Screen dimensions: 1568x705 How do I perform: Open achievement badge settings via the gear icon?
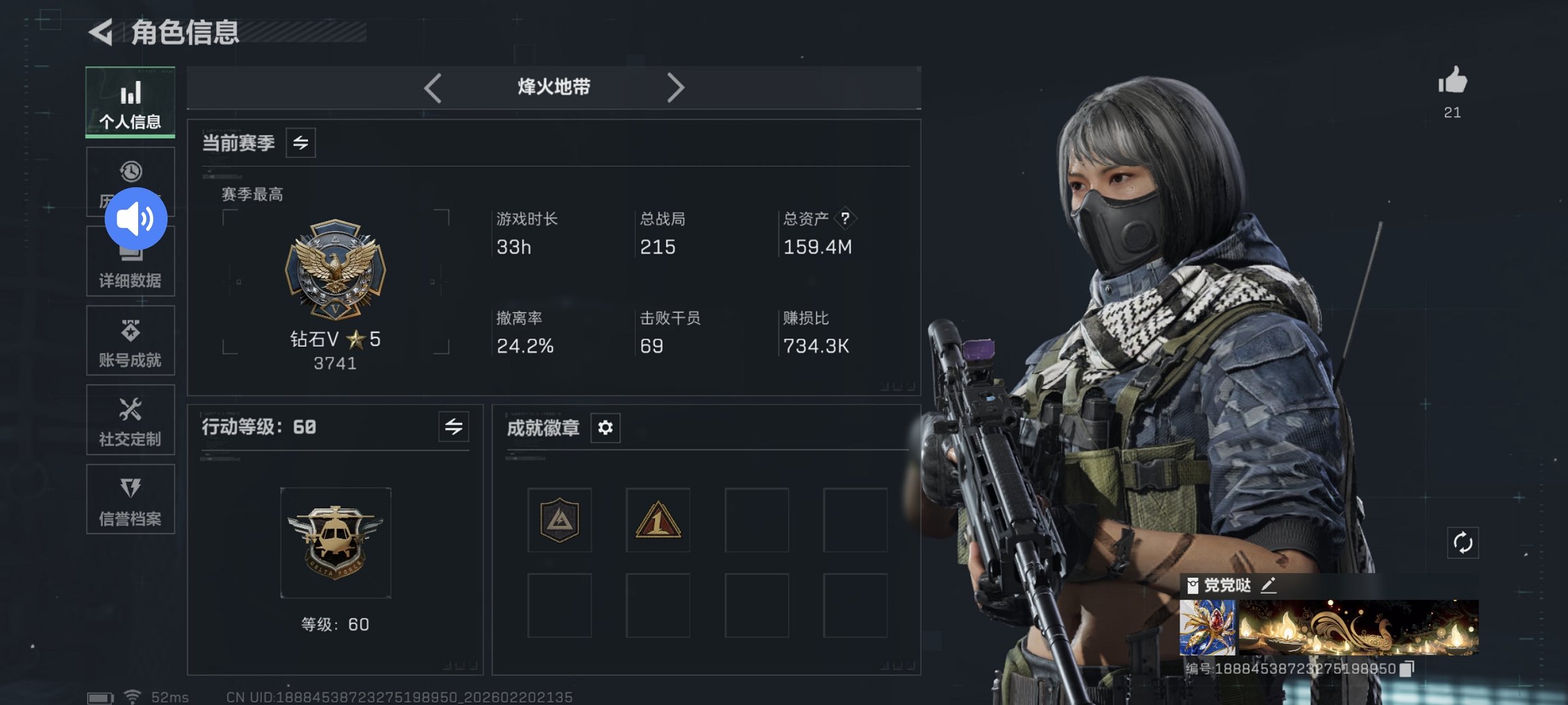click(x=604, y=428)
